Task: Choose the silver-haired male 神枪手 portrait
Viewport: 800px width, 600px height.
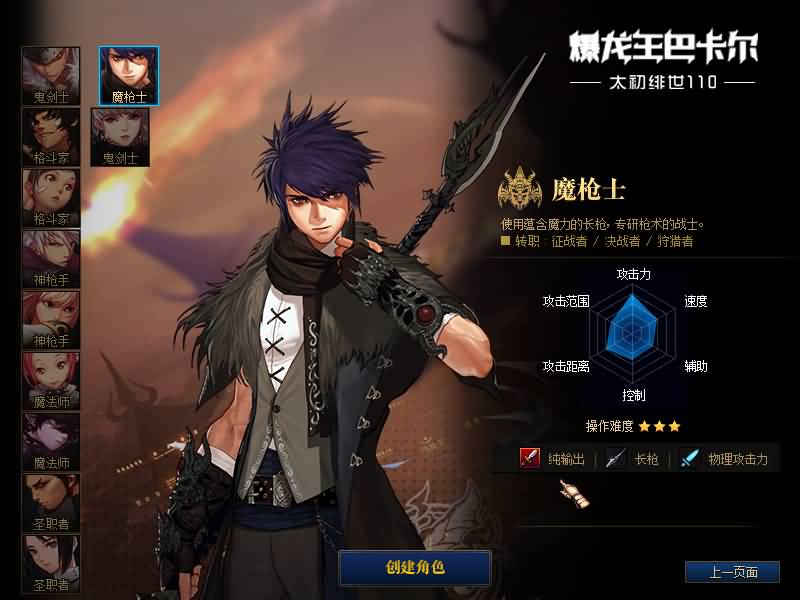Action: pos(51,258)
